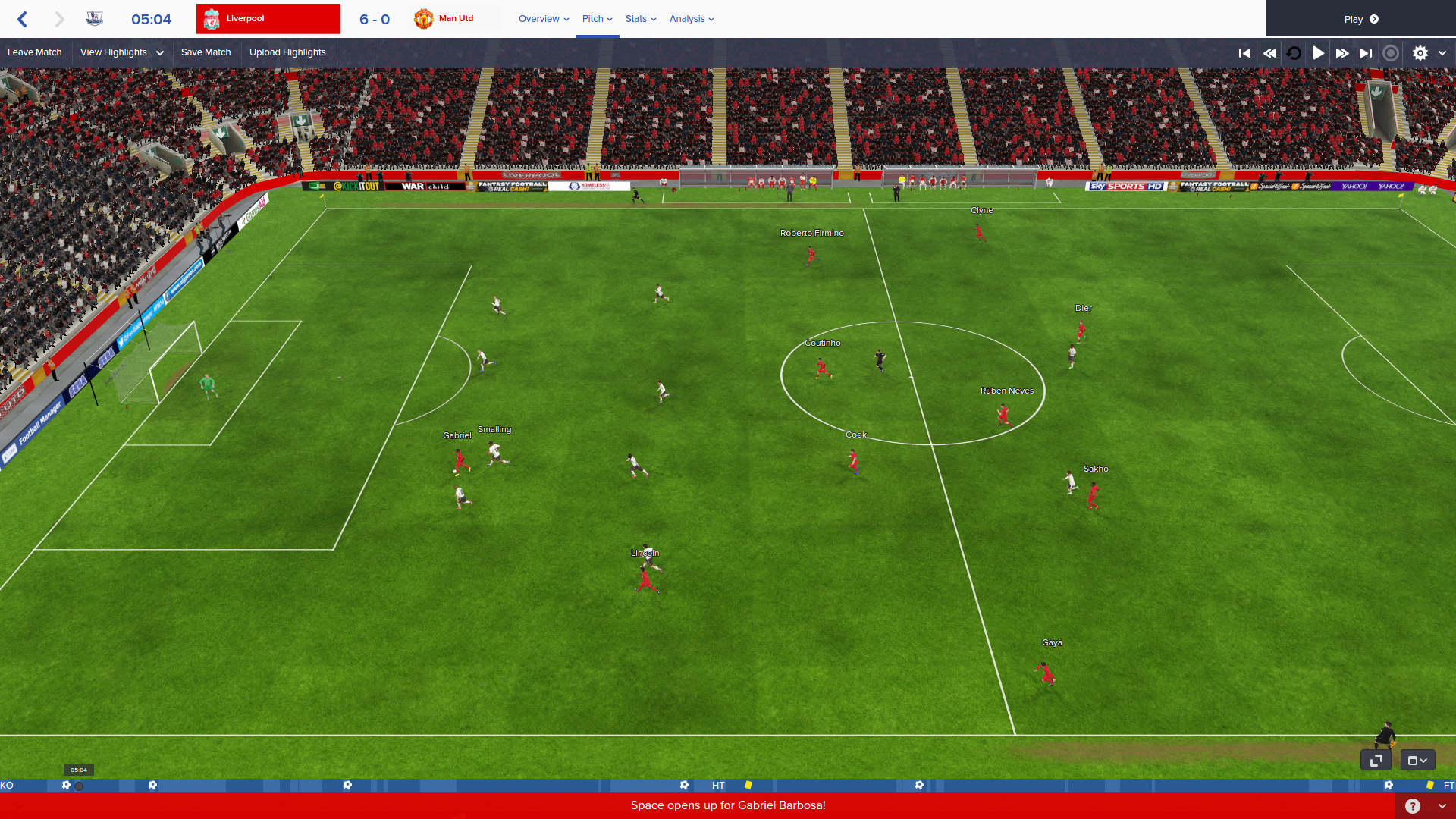Open the help question mark

click(1412, 806)
